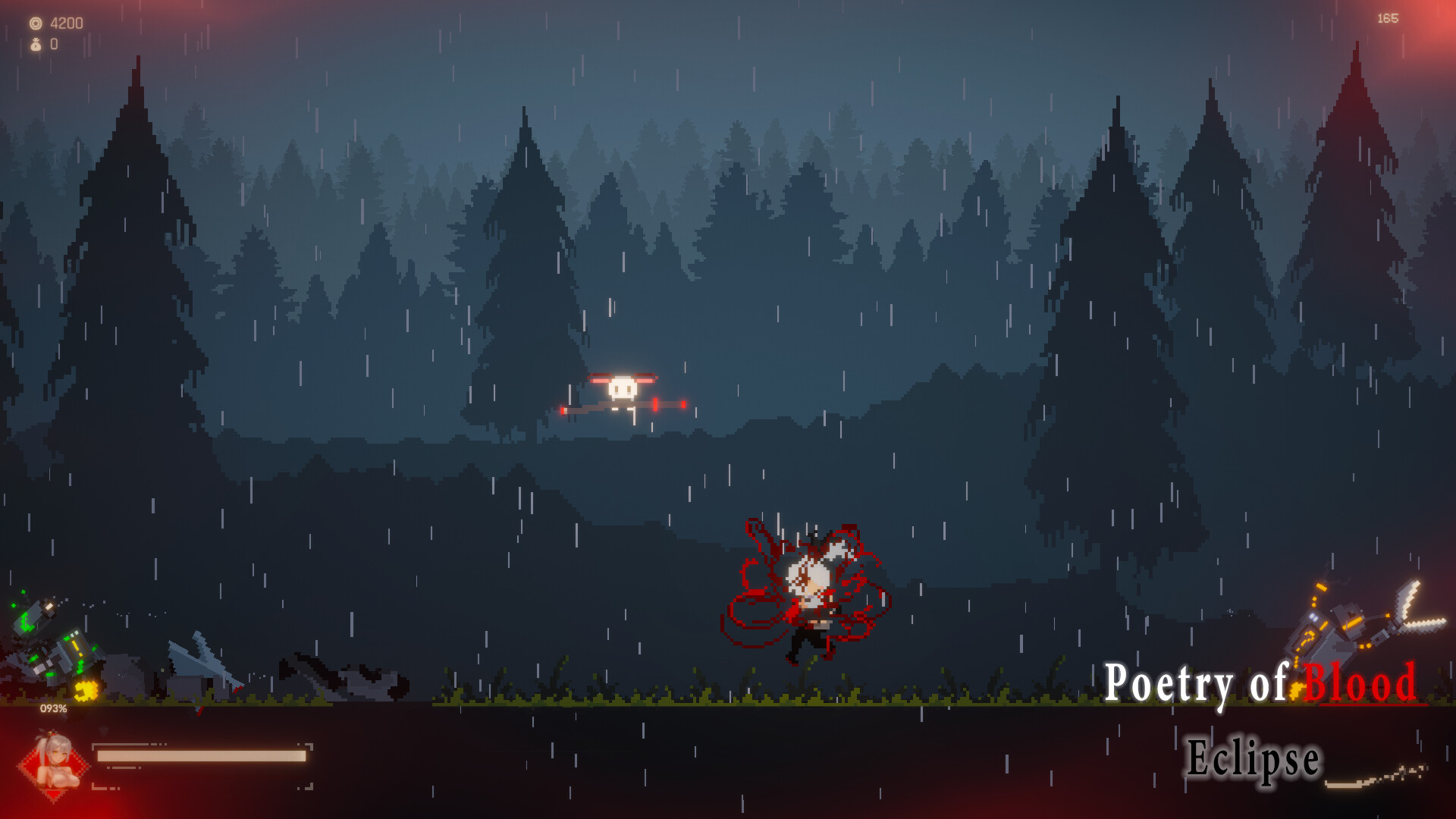This screenshot has height=819, width=1456.
Task: Click the flying drone enemy sprite
Action: pos(623,388)
